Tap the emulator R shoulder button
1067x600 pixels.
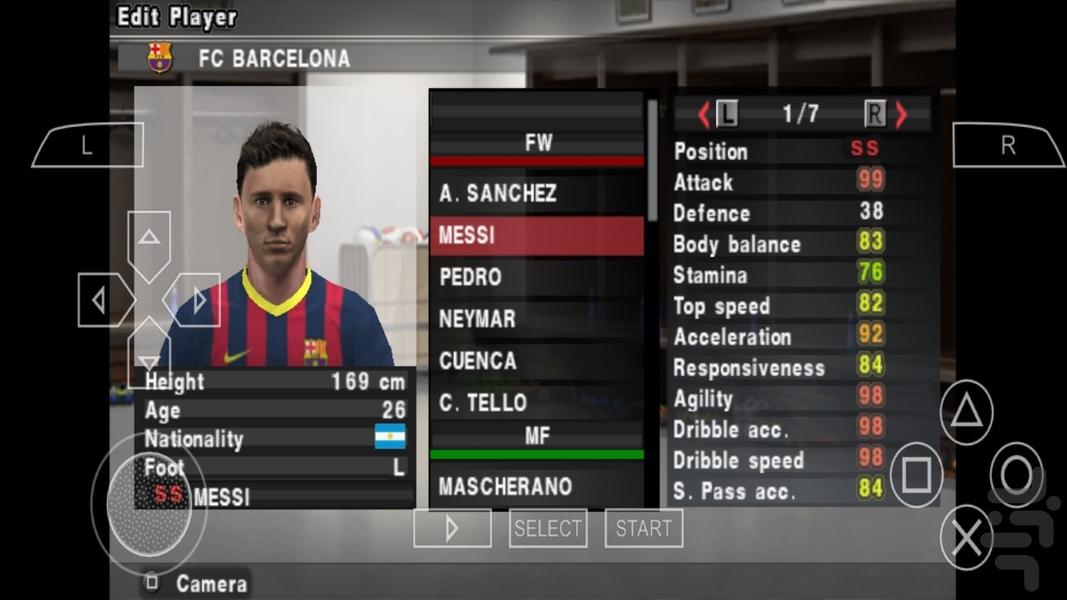1007,146
